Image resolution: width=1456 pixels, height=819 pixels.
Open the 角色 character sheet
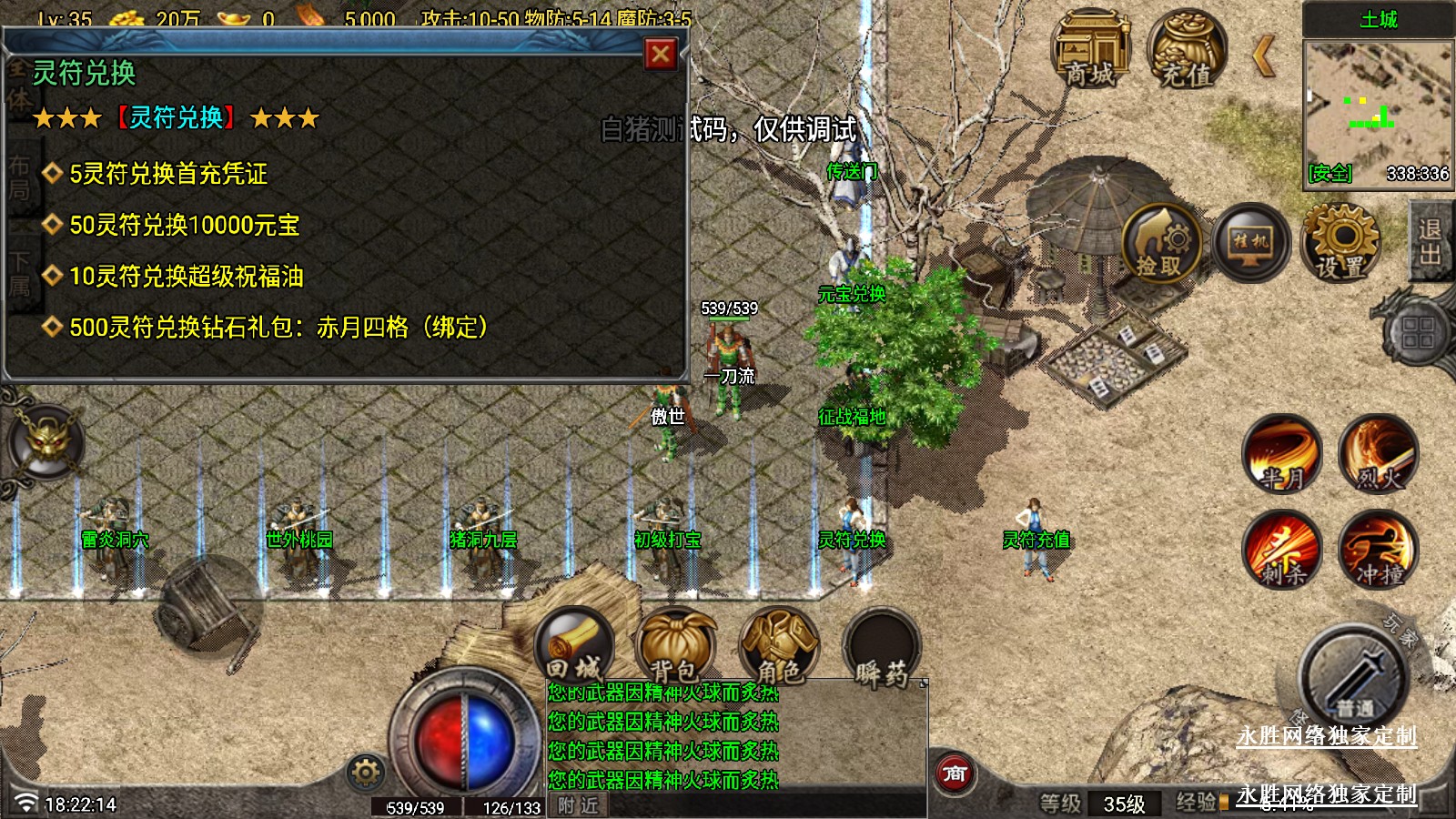pyautogui.click(x=779, y=646)
